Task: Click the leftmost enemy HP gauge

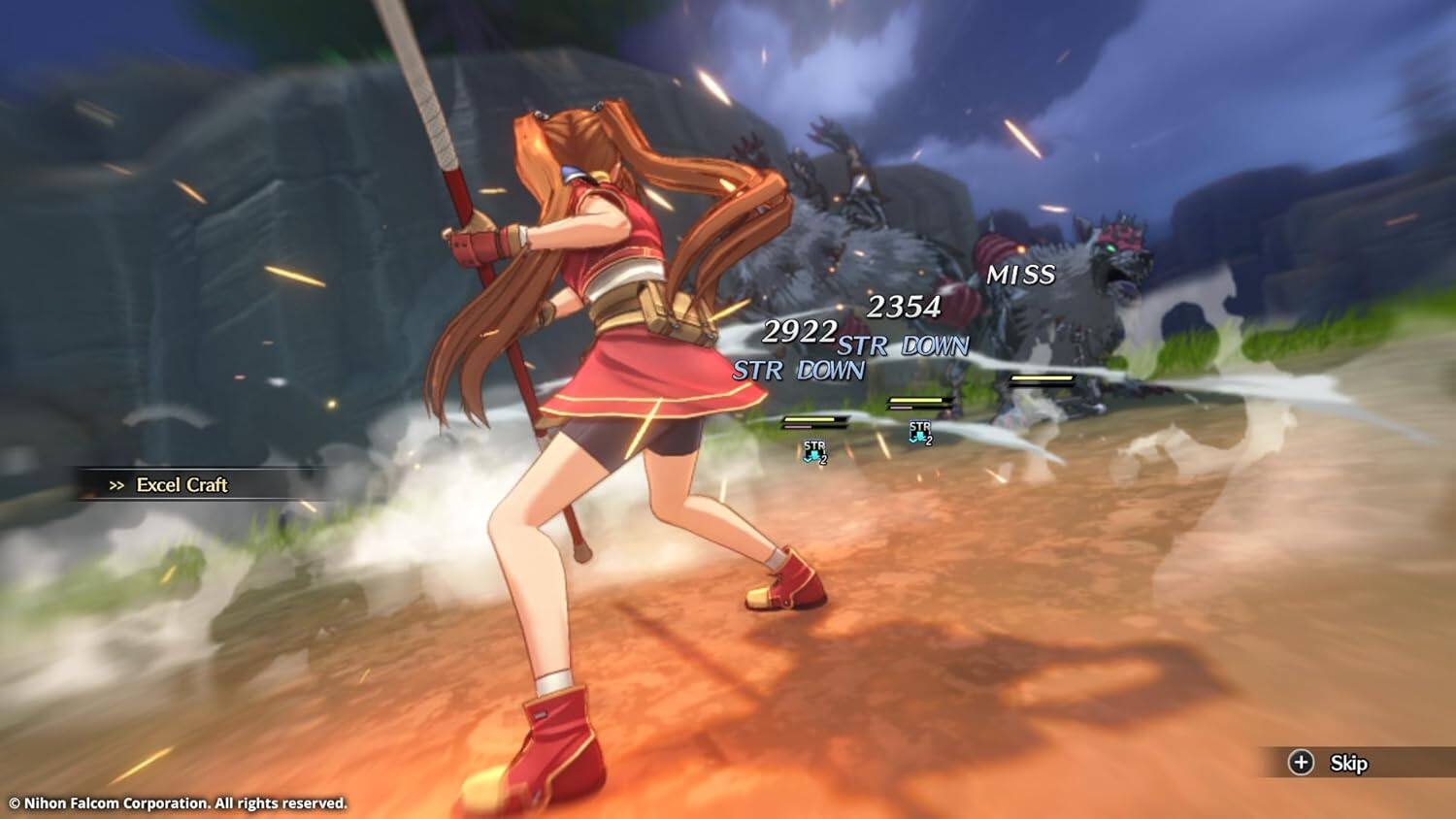Action: [808, 419]
